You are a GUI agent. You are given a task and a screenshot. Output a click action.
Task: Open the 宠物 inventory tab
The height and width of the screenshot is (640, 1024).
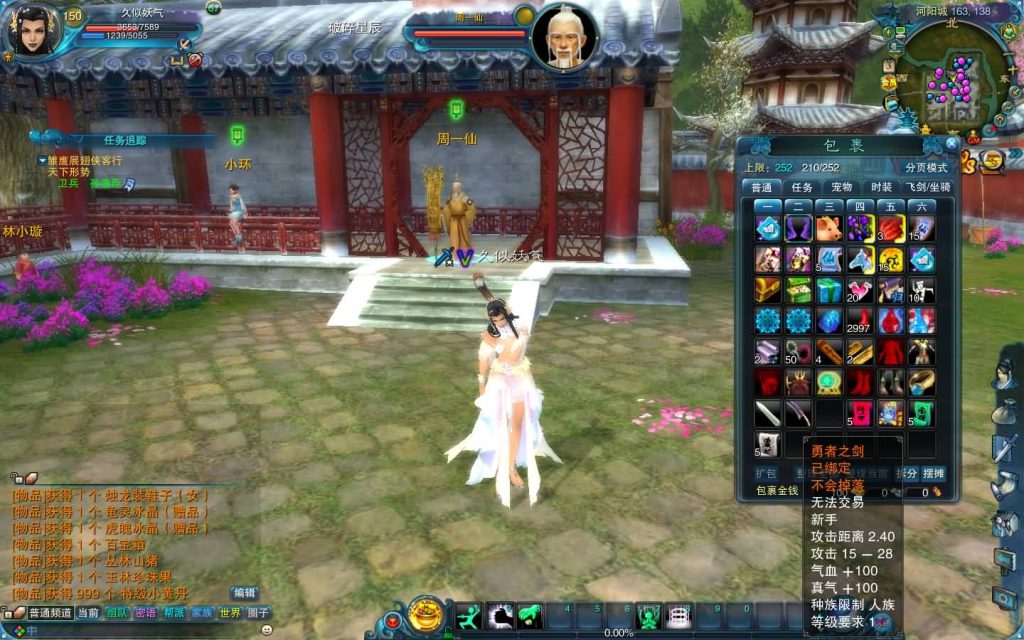click(x=842, y=187)
